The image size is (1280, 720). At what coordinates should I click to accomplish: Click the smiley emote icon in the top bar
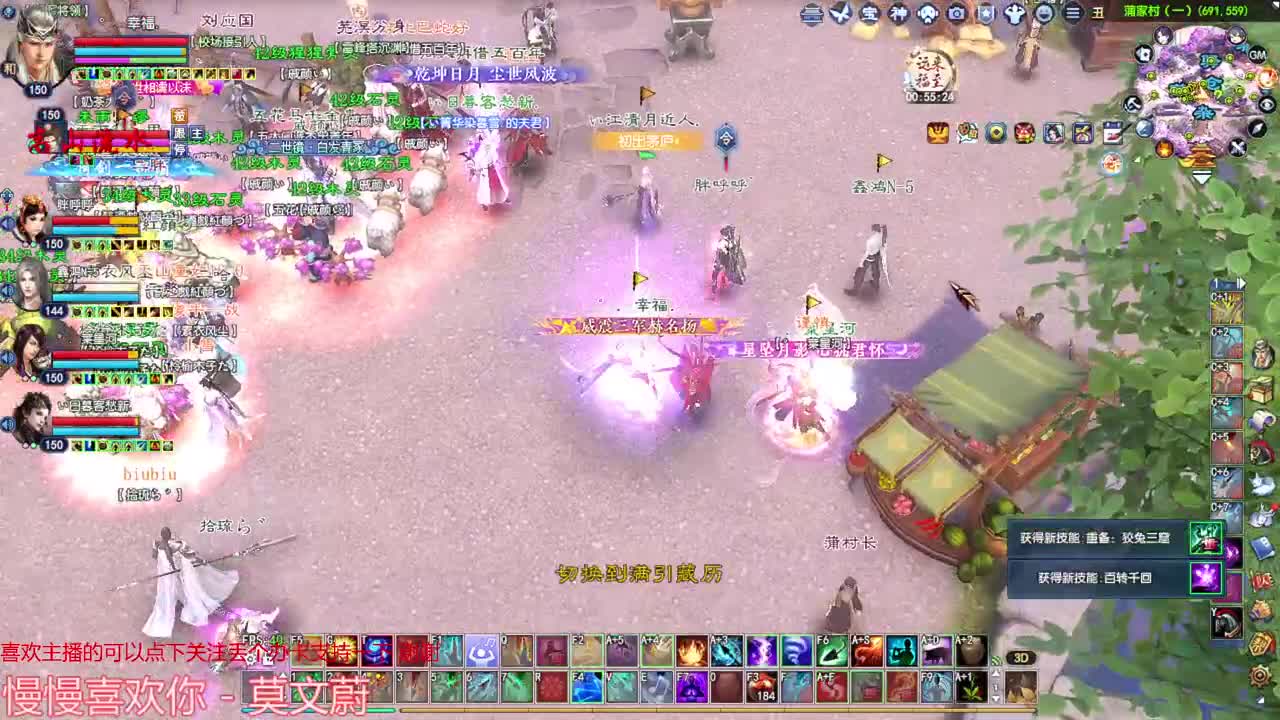coord(1044,15)
